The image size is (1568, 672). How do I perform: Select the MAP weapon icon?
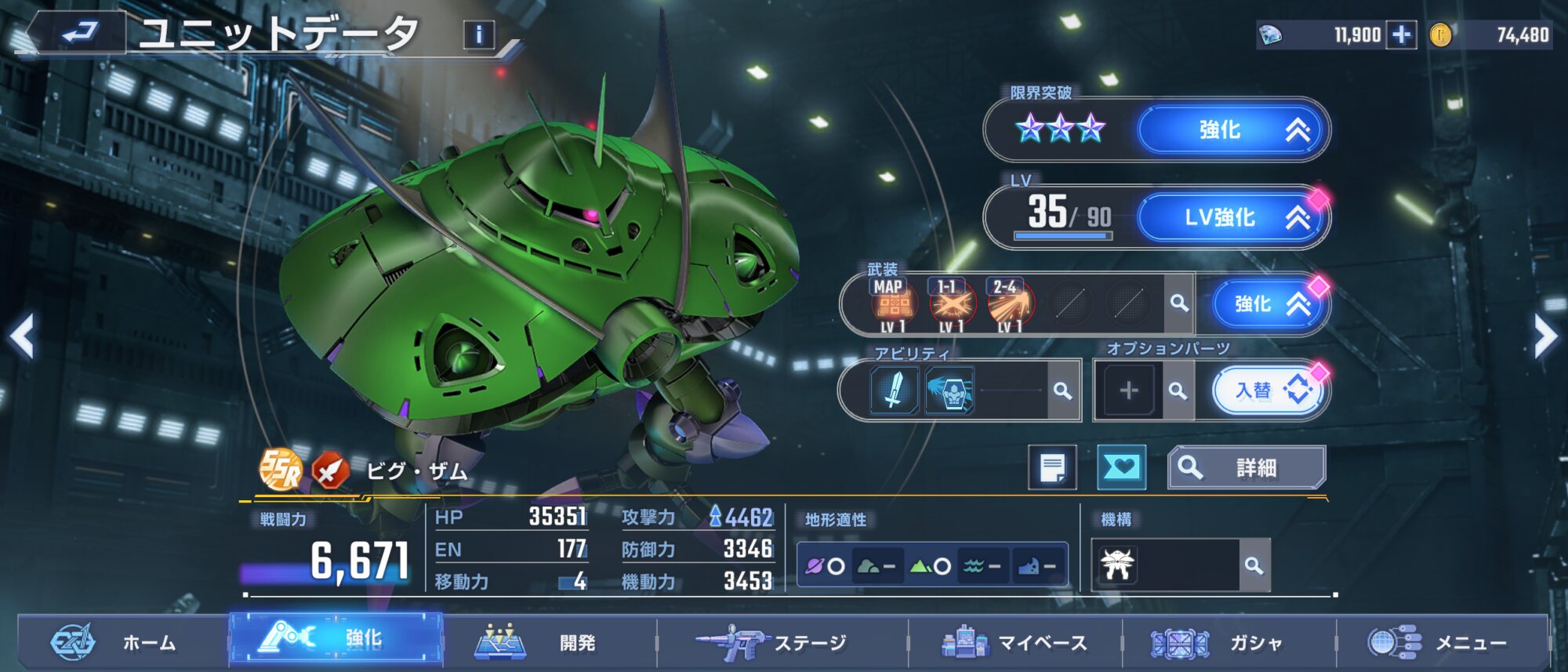pyautogui.click(x=893, y=304)
